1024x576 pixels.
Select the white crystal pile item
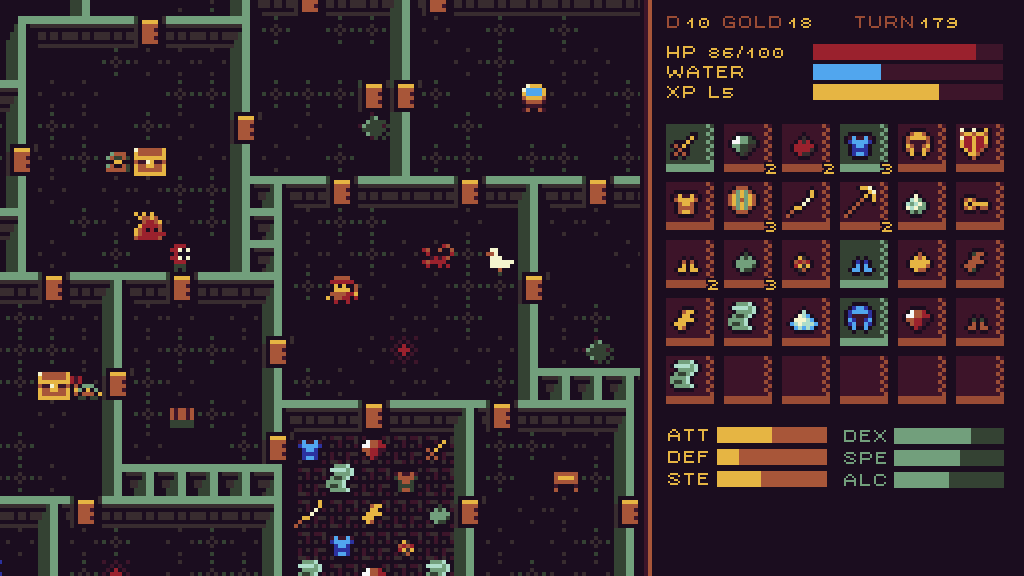tap(804, 322)
